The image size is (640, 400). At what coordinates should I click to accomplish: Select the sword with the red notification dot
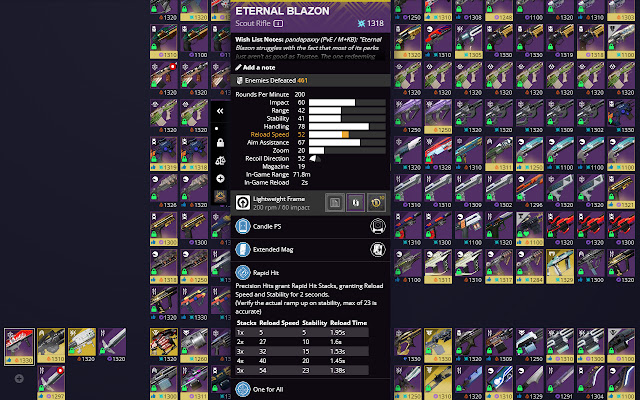click(50, 378)
